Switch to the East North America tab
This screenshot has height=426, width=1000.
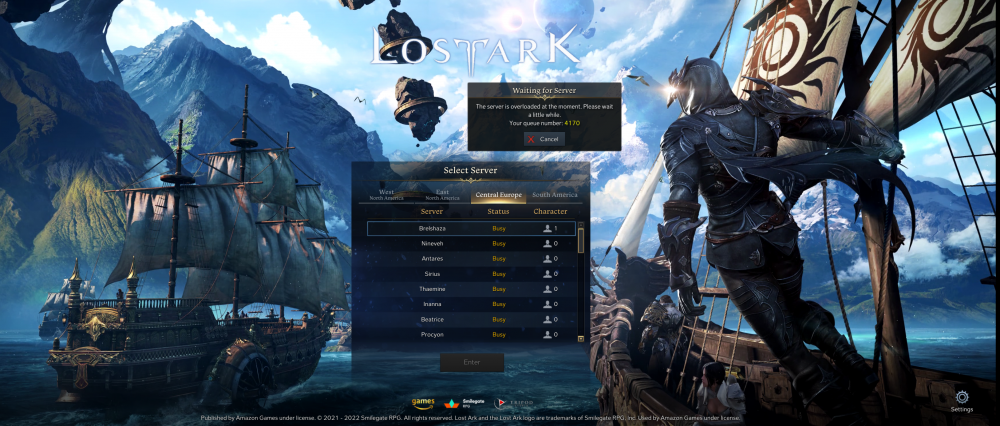click(x=442, y=196)
